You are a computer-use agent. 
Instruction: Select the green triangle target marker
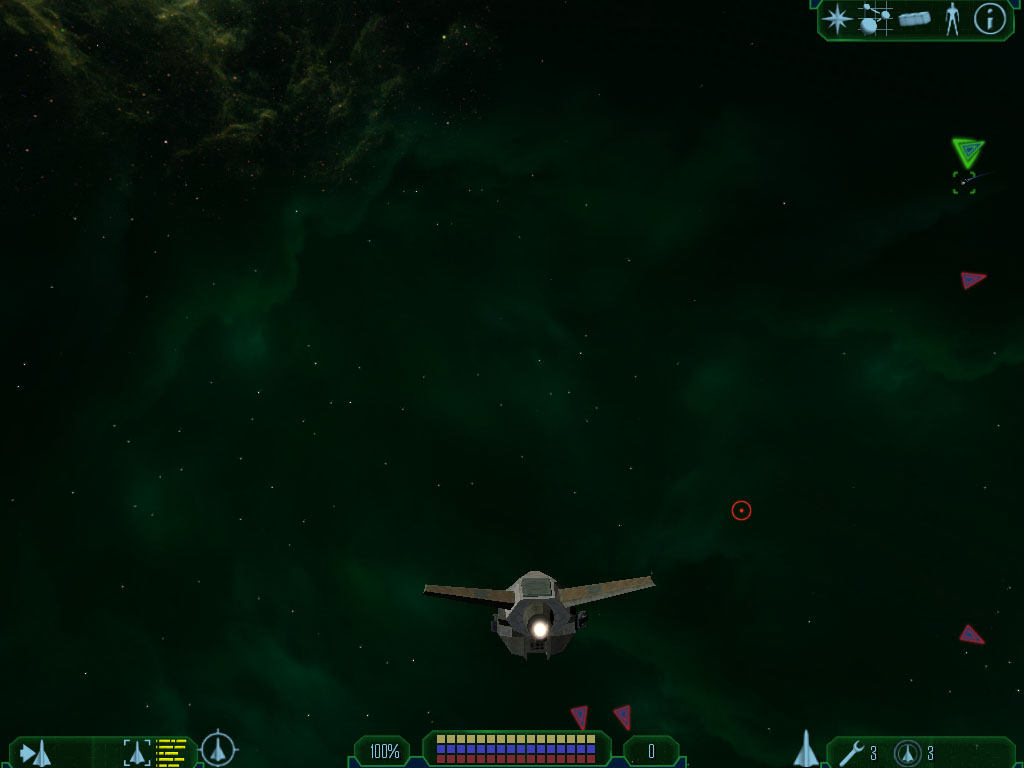coord(967,152)
